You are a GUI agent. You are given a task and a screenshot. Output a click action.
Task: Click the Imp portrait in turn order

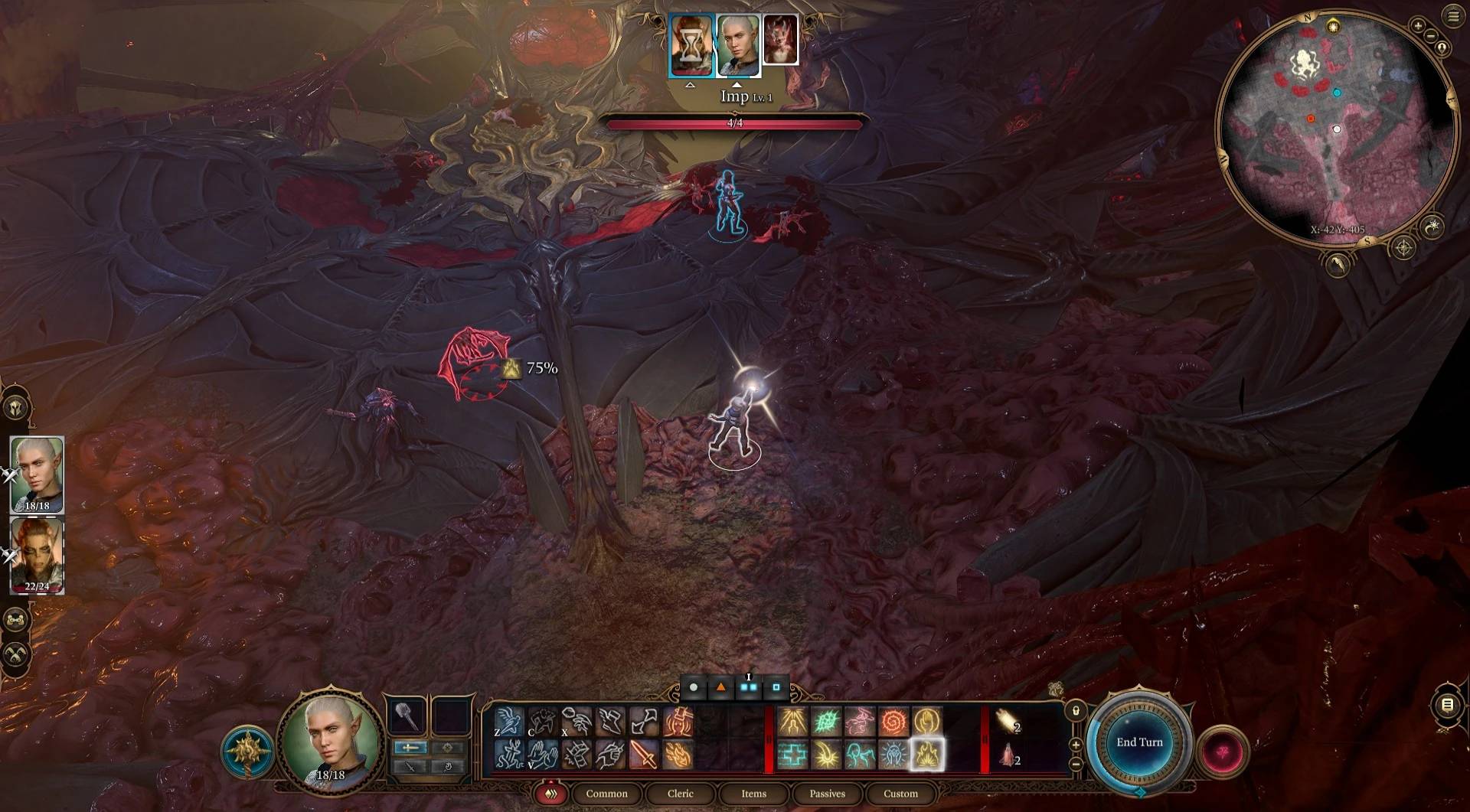coord(780,40)
